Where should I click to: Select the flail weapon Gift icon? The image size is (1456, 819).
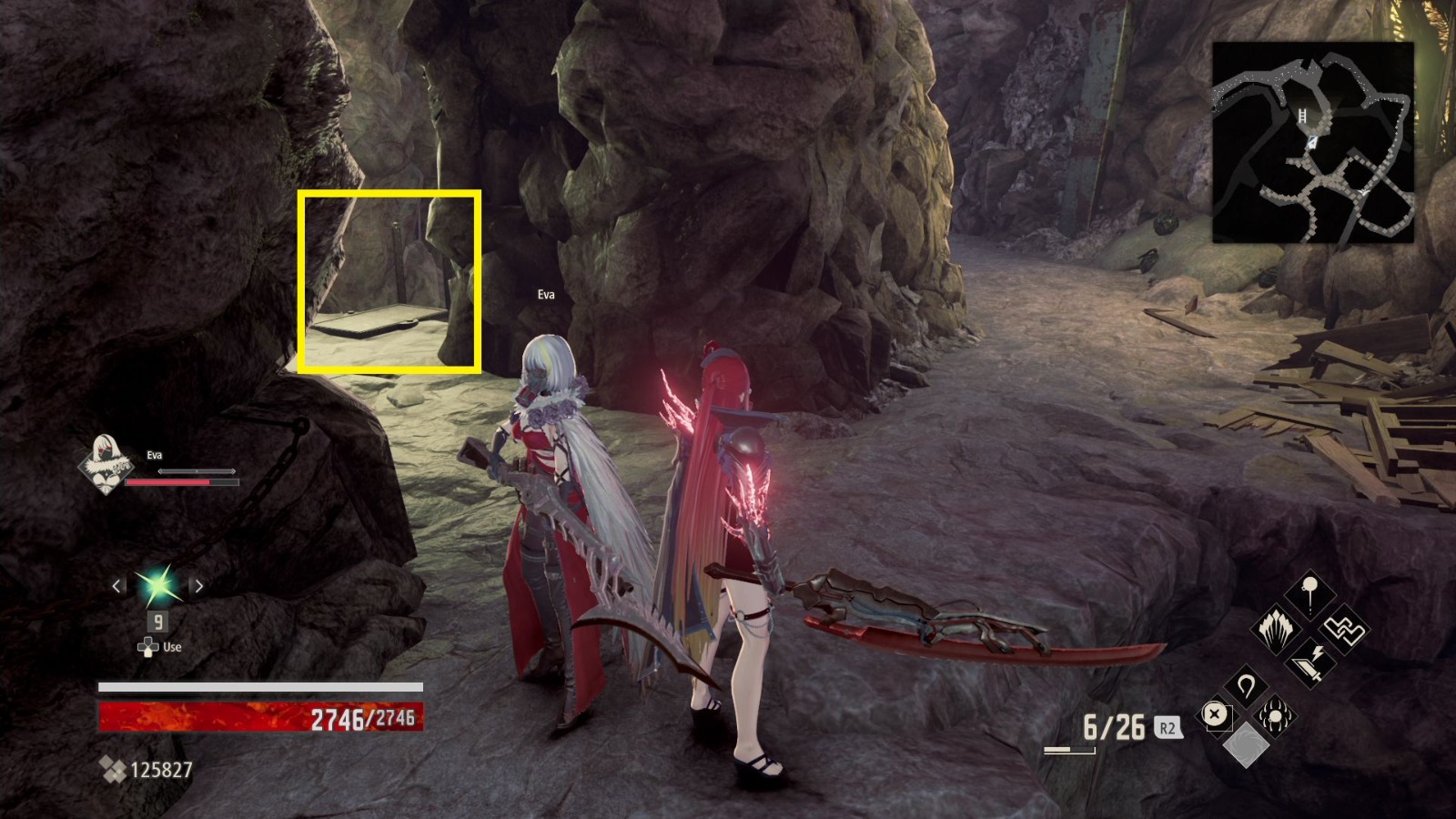(x=1310, y=592)
